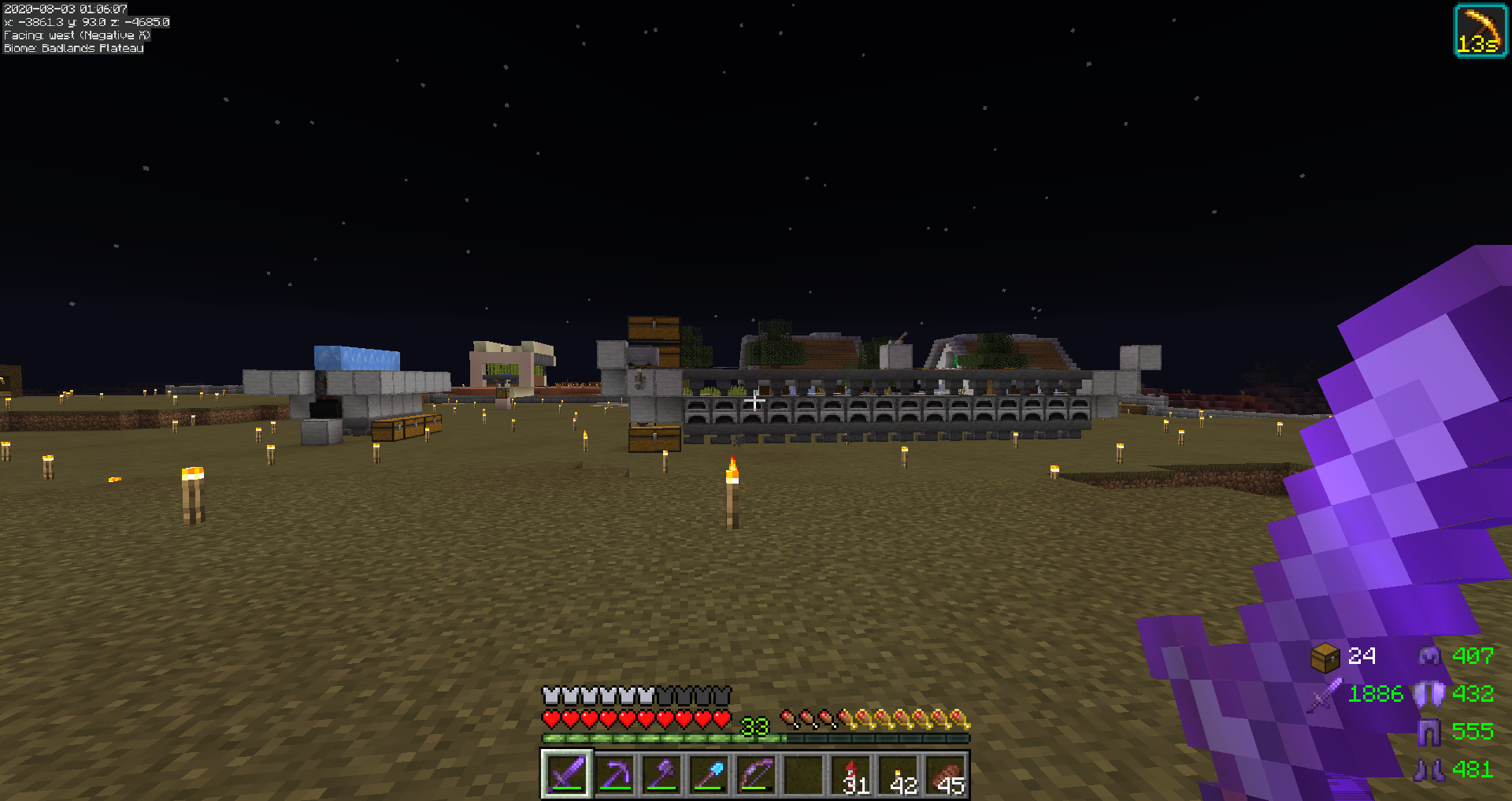The image size is (1512, 801).
Task: Choose the enchanted axe hotbar slot
Action: click(x=661, y=774)
